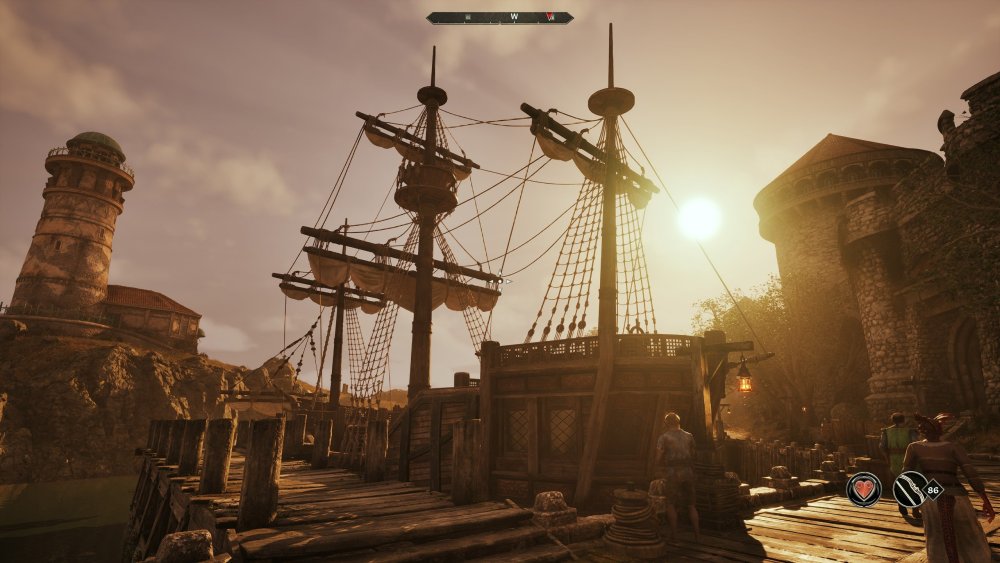Select the red heart health icon
The image size is (1000, 563).
click(863, 489)
